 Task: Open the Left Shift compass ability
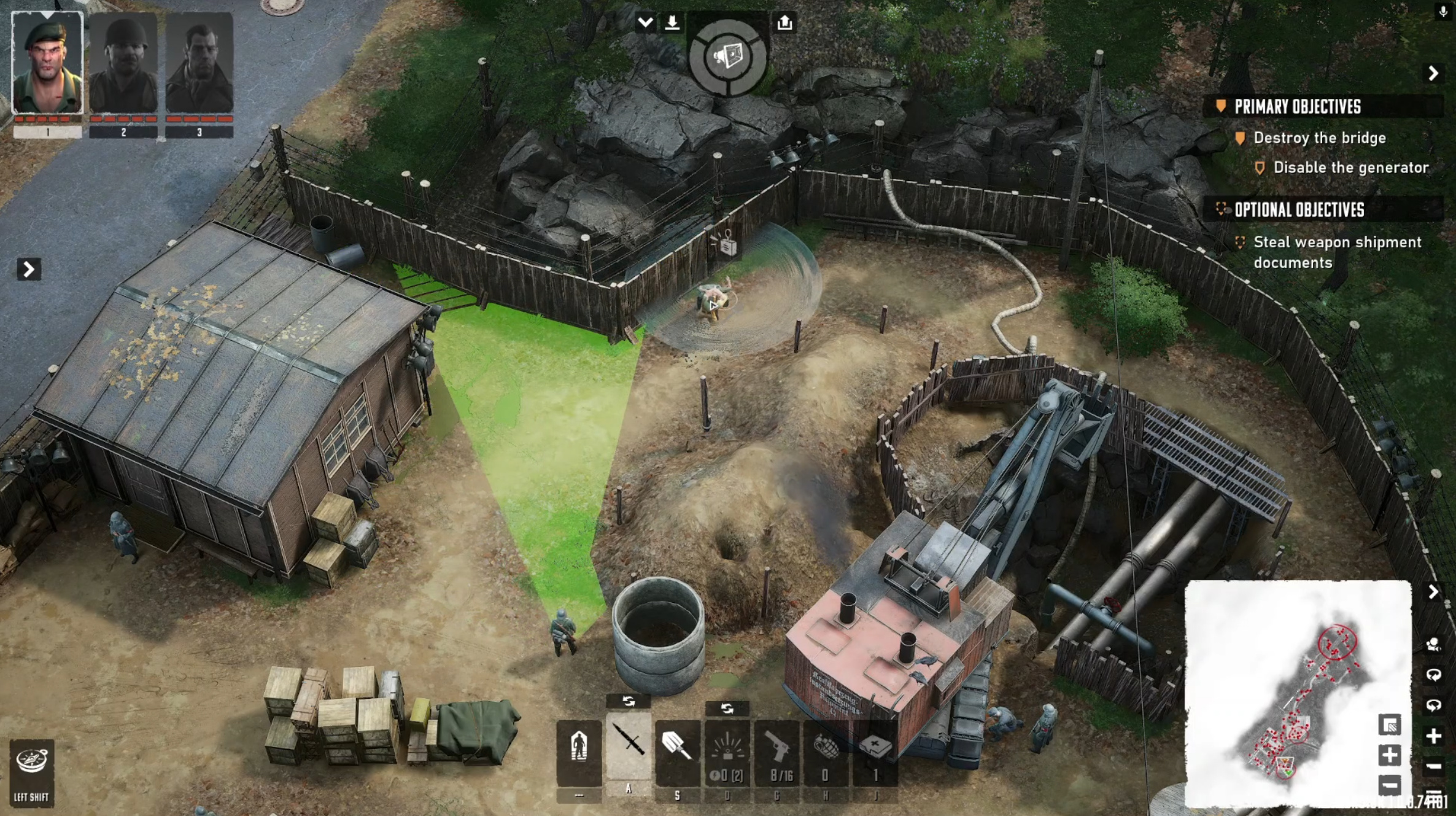pos(32,771)
